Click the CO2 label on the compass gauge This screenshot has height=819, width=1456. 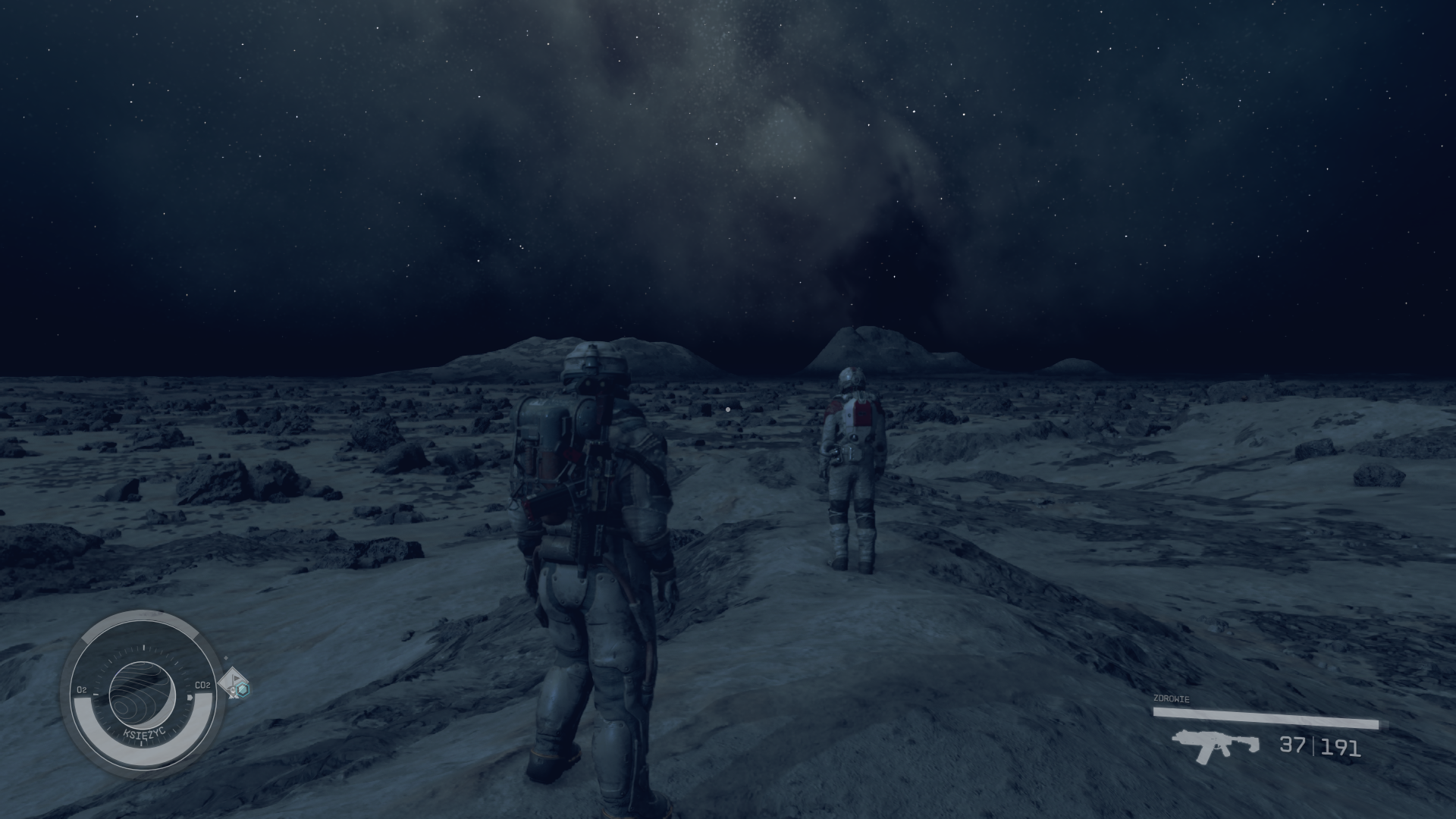(203, 686)
